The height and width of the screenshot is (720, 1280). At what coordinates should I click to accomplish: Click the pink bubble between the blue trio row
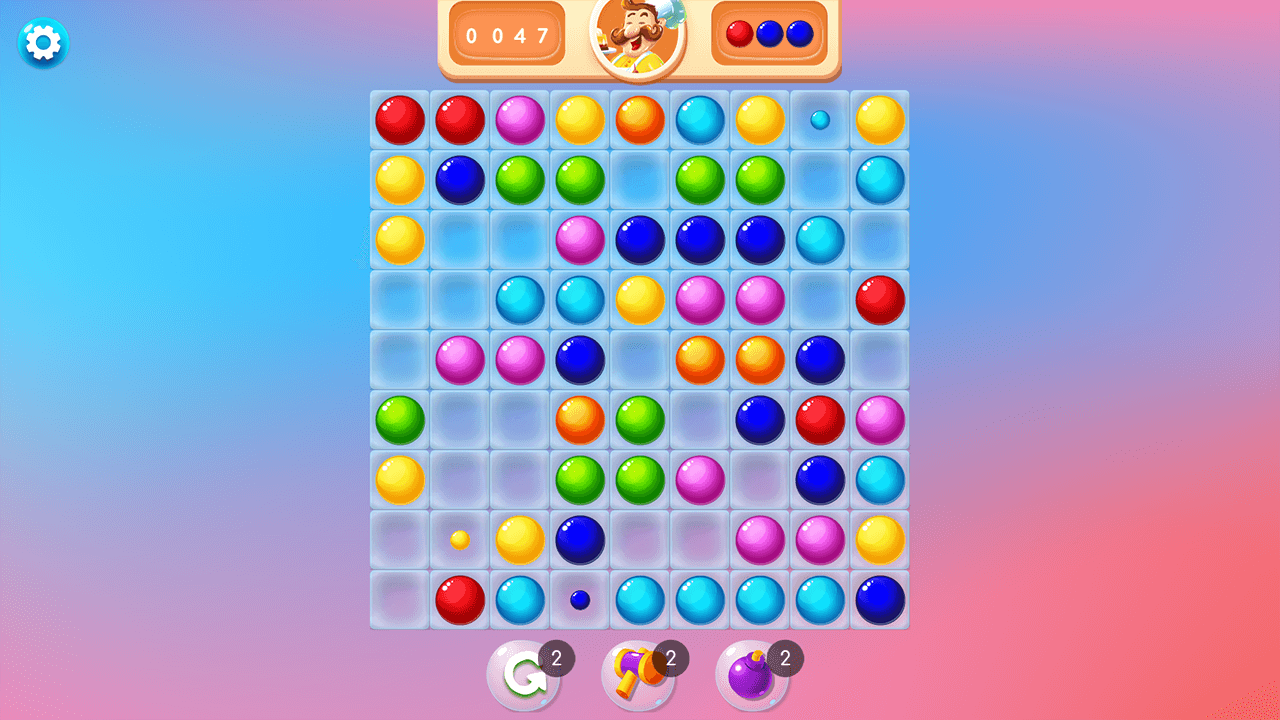click(580, 240)
